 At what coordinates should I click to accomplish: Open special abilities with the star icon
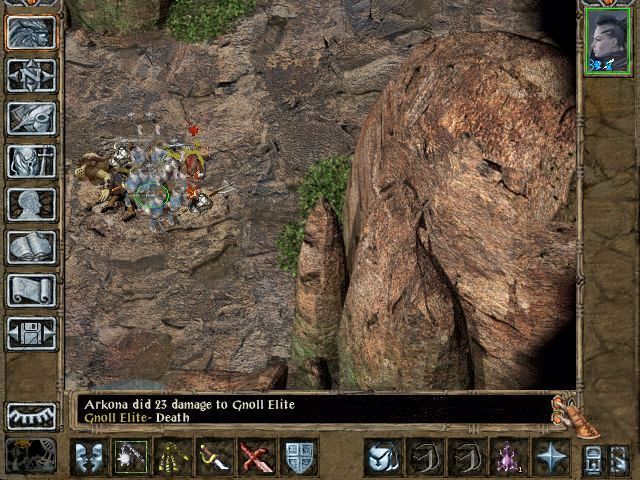[x=550, y=458]
